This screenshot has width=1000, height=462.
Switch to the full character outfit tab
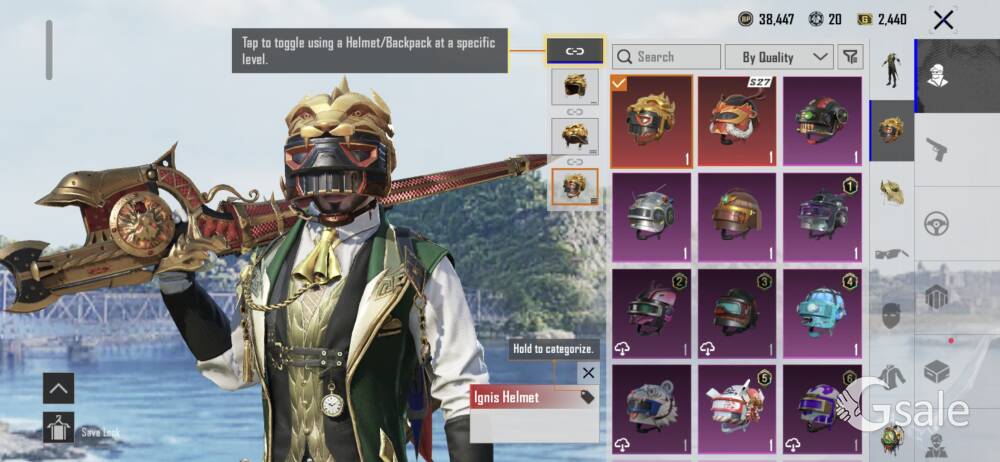tap(892, 70)
